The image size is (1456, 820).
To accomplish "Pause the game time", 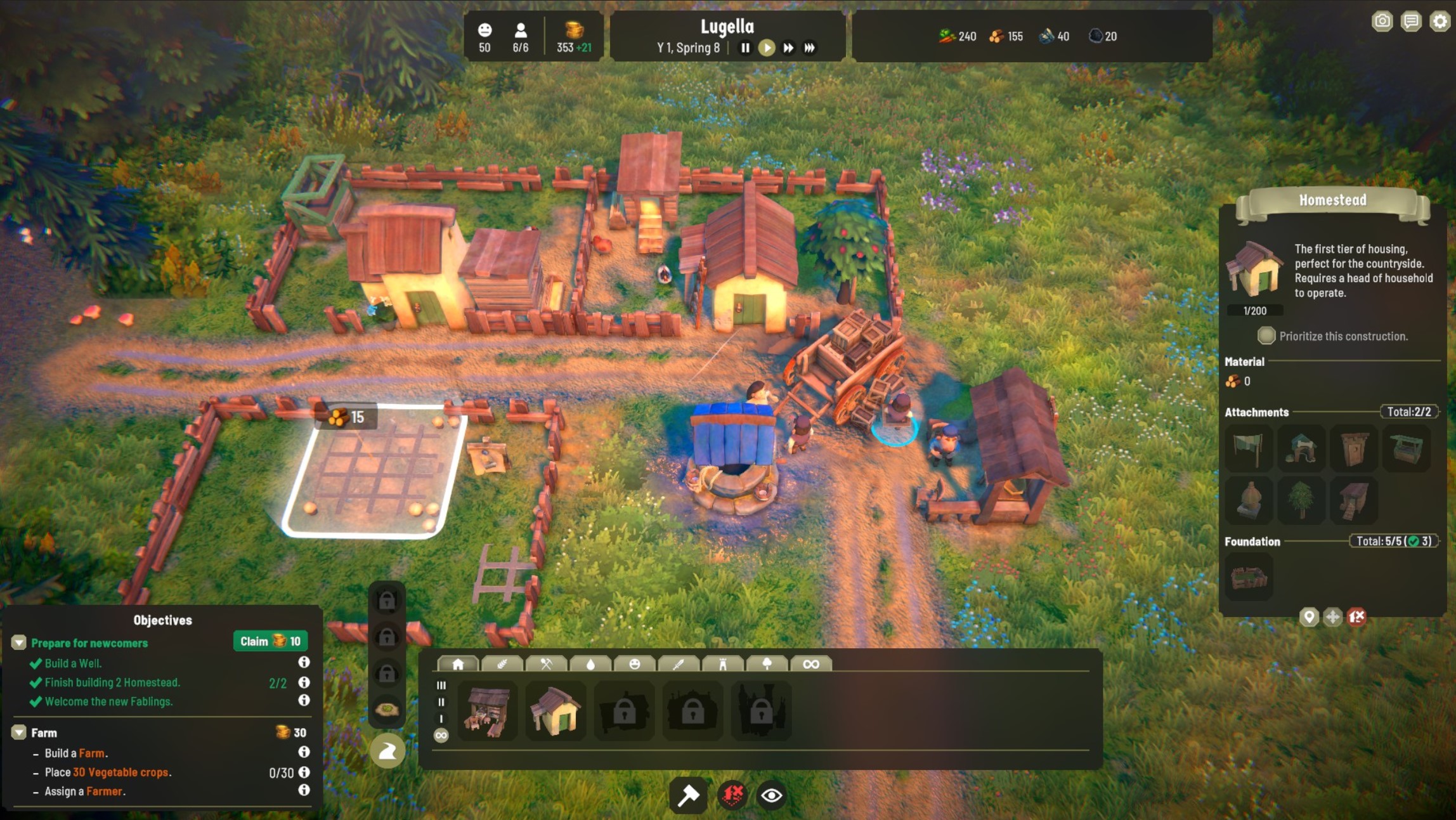I will click(x=745, y=48).
